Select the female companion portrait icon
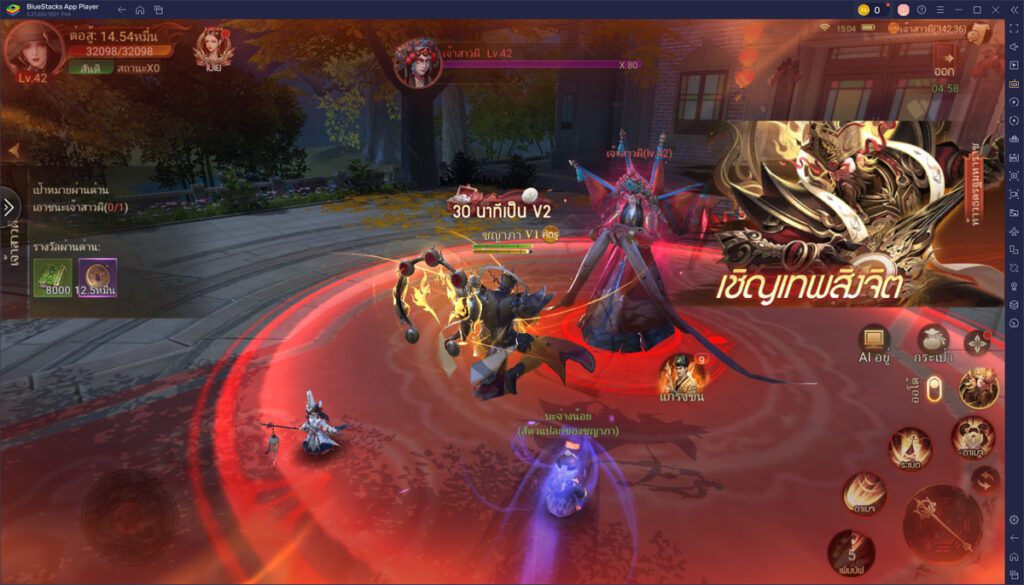This screenshot has height=585, width=1024. coord(214,48)
